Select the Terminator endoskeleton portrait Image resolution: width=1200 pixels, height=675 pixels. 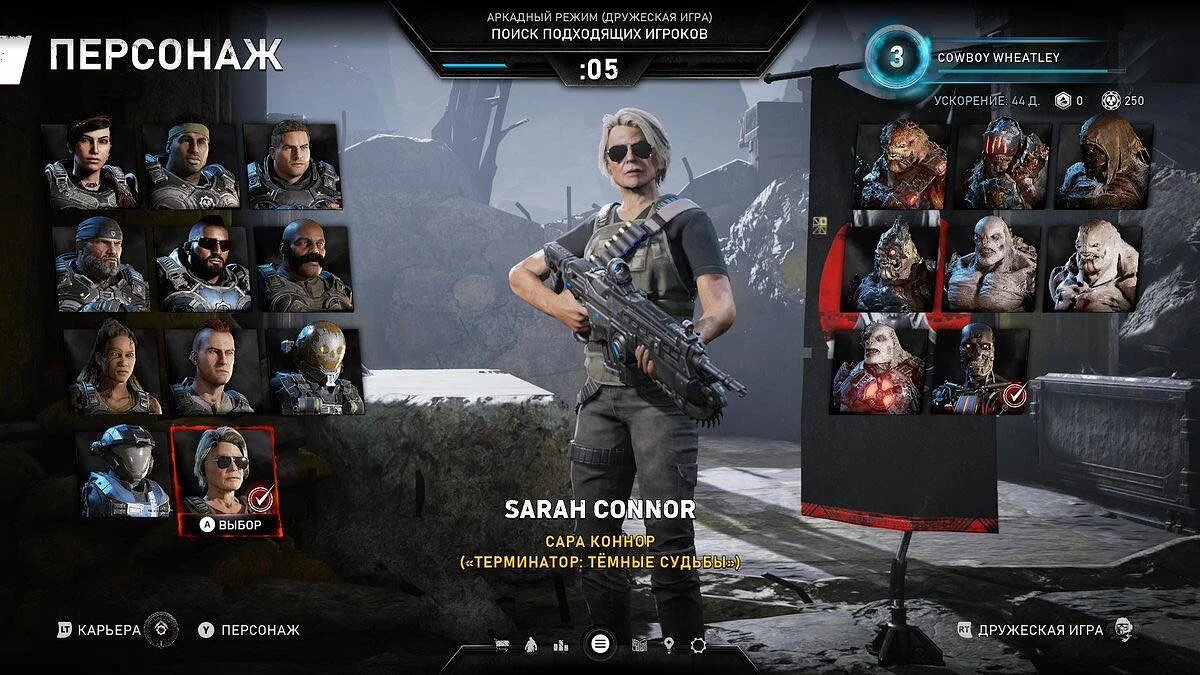pyautogui.click(x=979, y=369)
